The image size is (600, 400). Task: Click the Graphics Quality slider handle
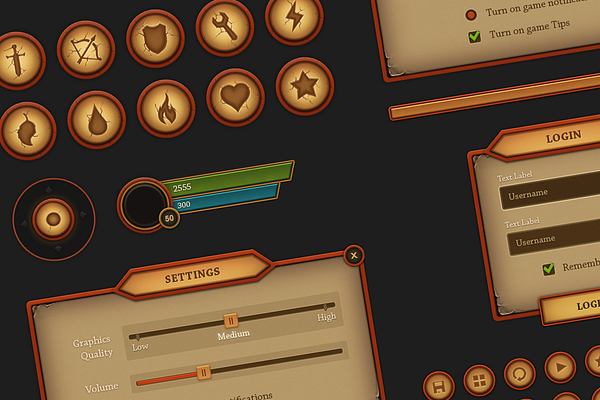tap(231, 320)
